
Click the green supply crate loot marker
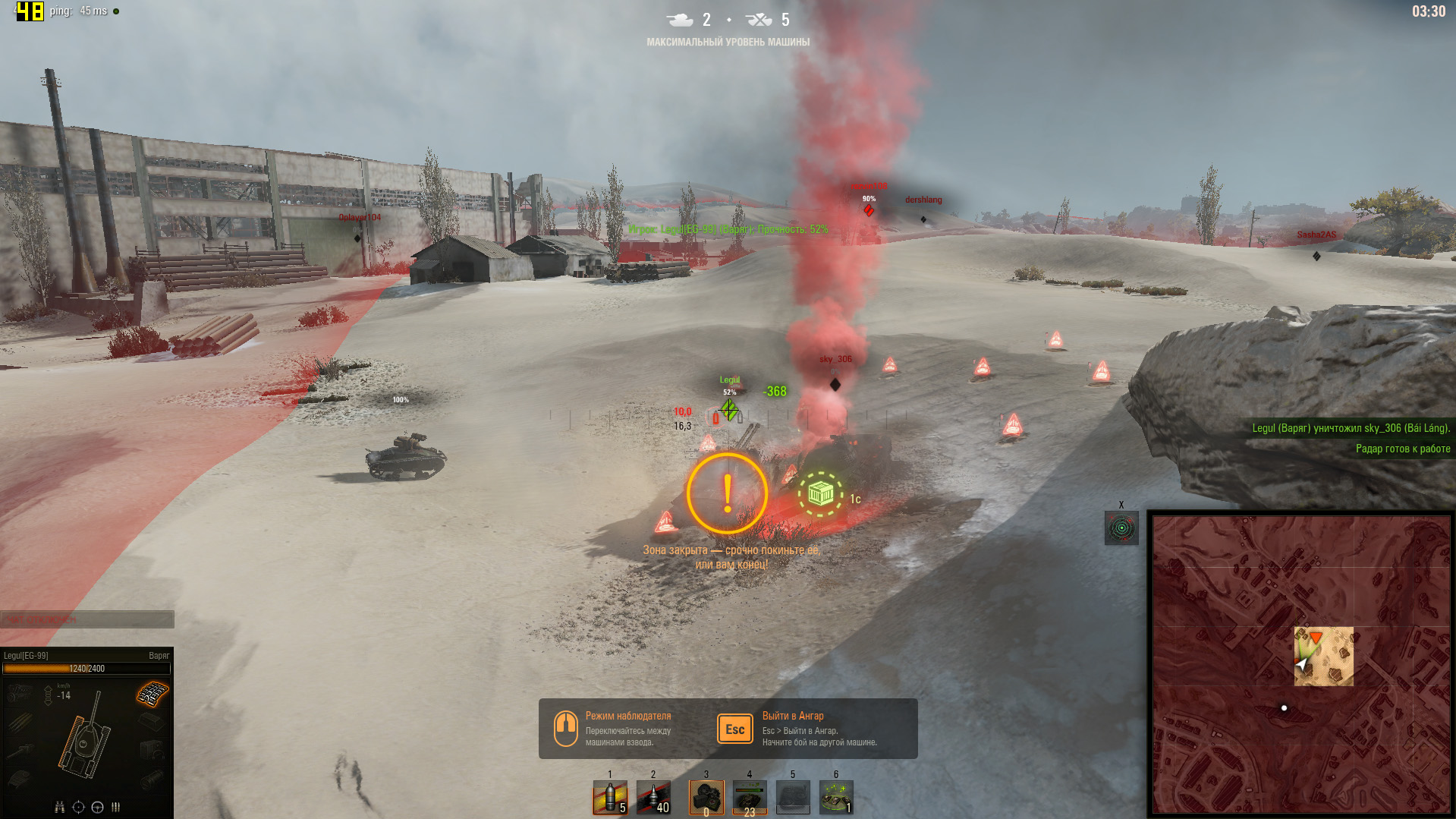[820, 494]
